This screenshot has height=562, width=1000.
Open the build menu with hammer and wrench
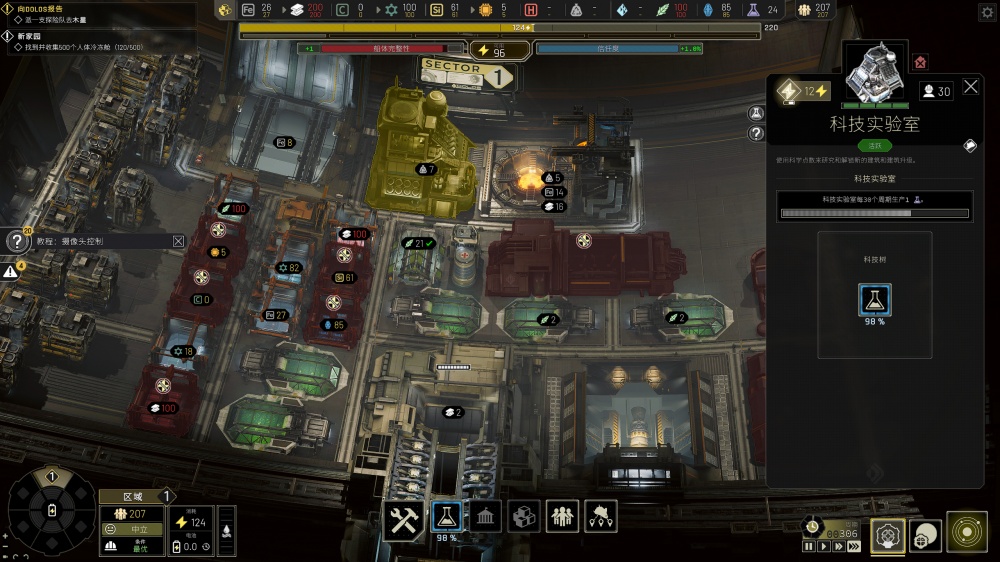tap(406, 517)
